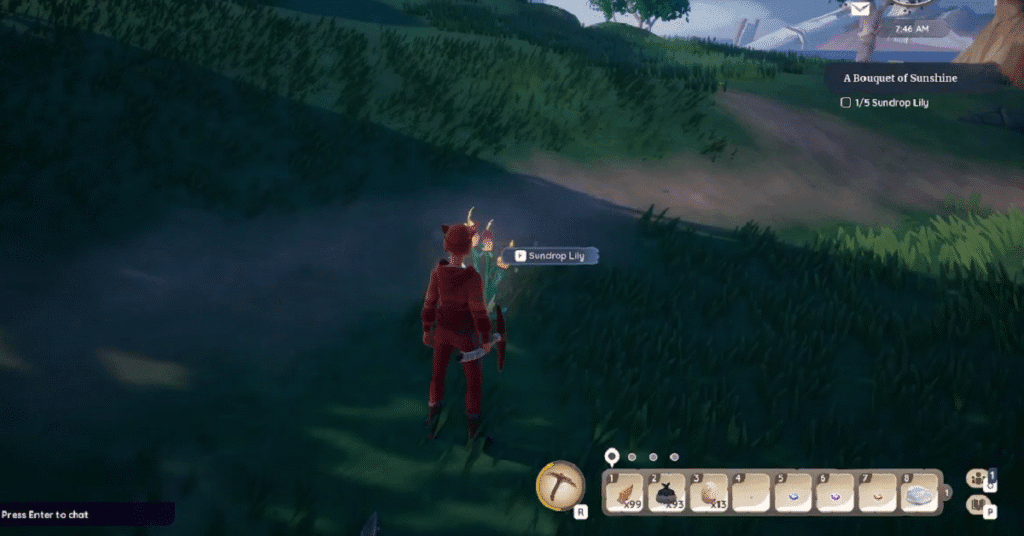Image resolution: width=1024 pixels, height=536 pixels.
Task: Open the mail envelope icon
Action: [859, 10]
